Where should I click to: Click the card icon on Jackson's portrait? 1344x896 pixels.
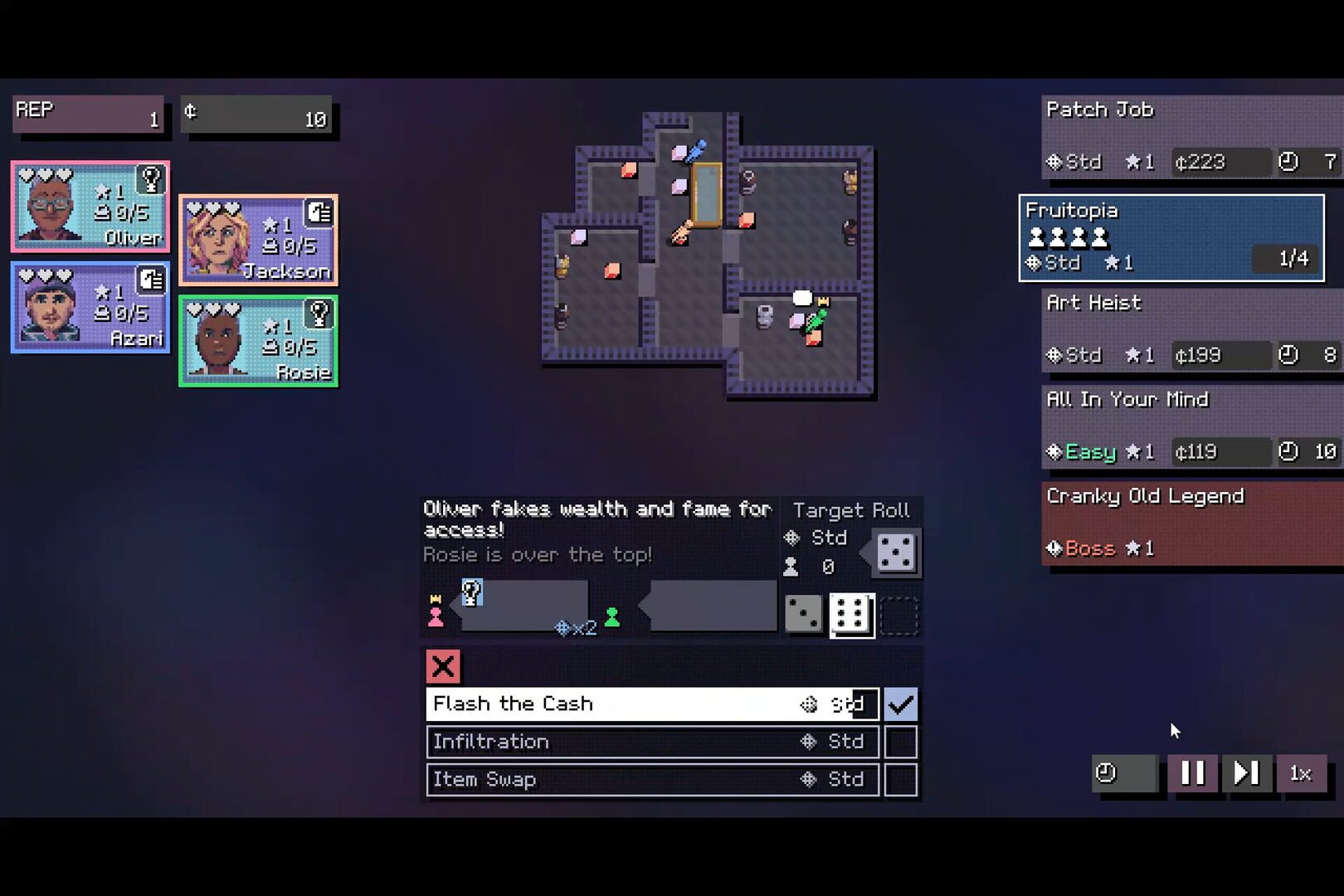pyautogui.click(x=319, y=212)
